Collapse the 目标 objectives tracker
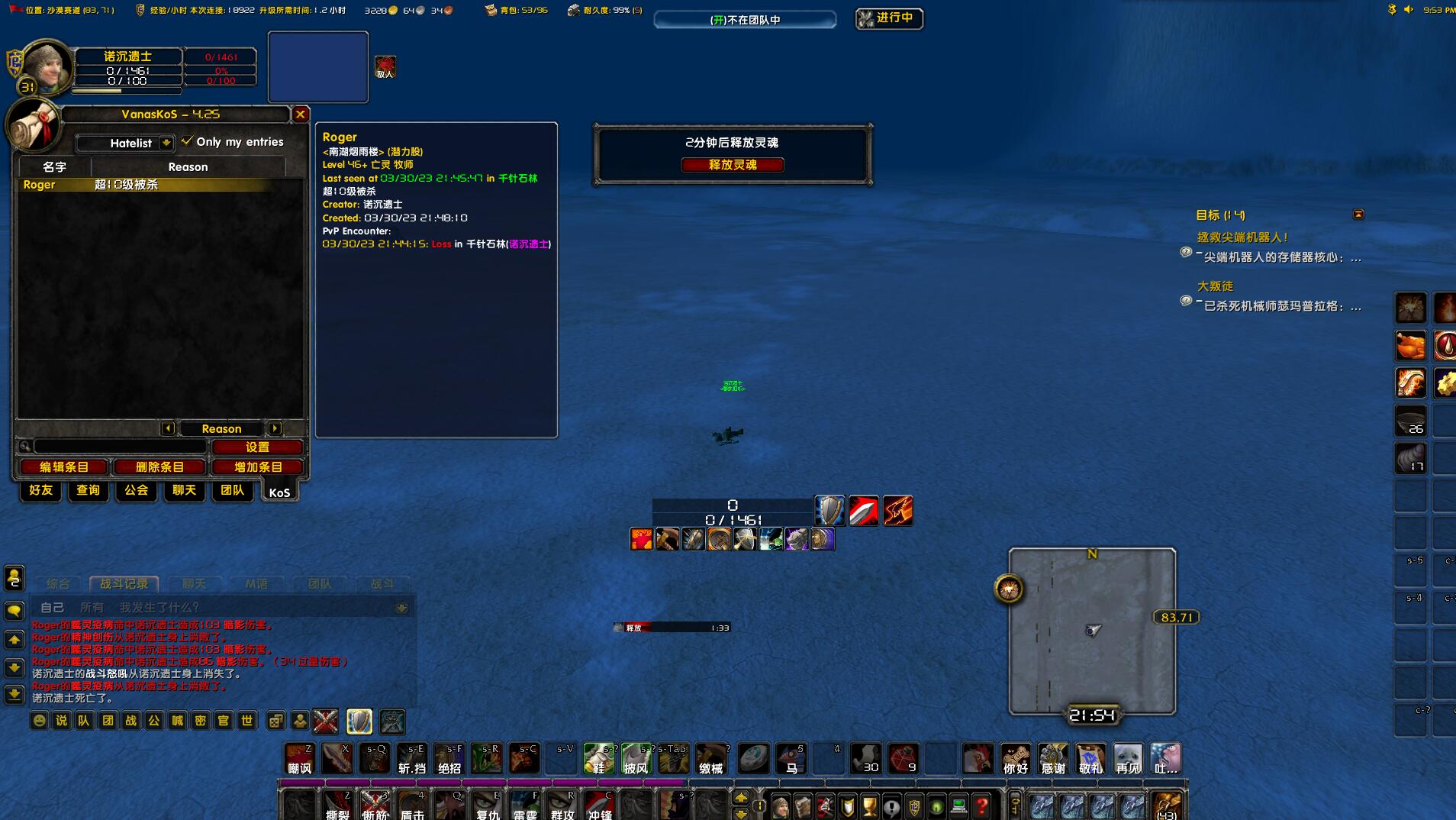Viewport: 1456px width, 820px height. (x=1358, y=215)
